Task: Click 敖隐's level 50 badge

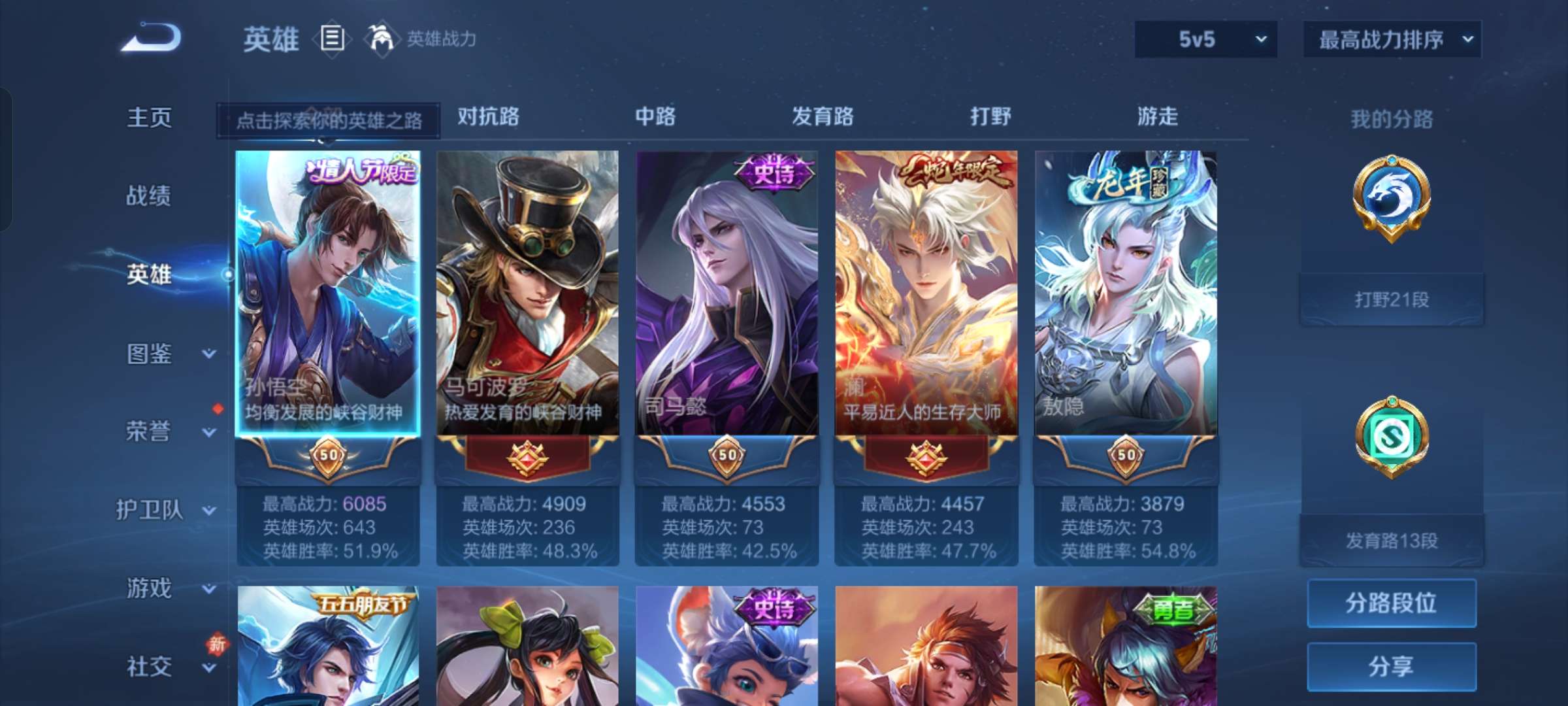Action: click(x=1126, y=456)
